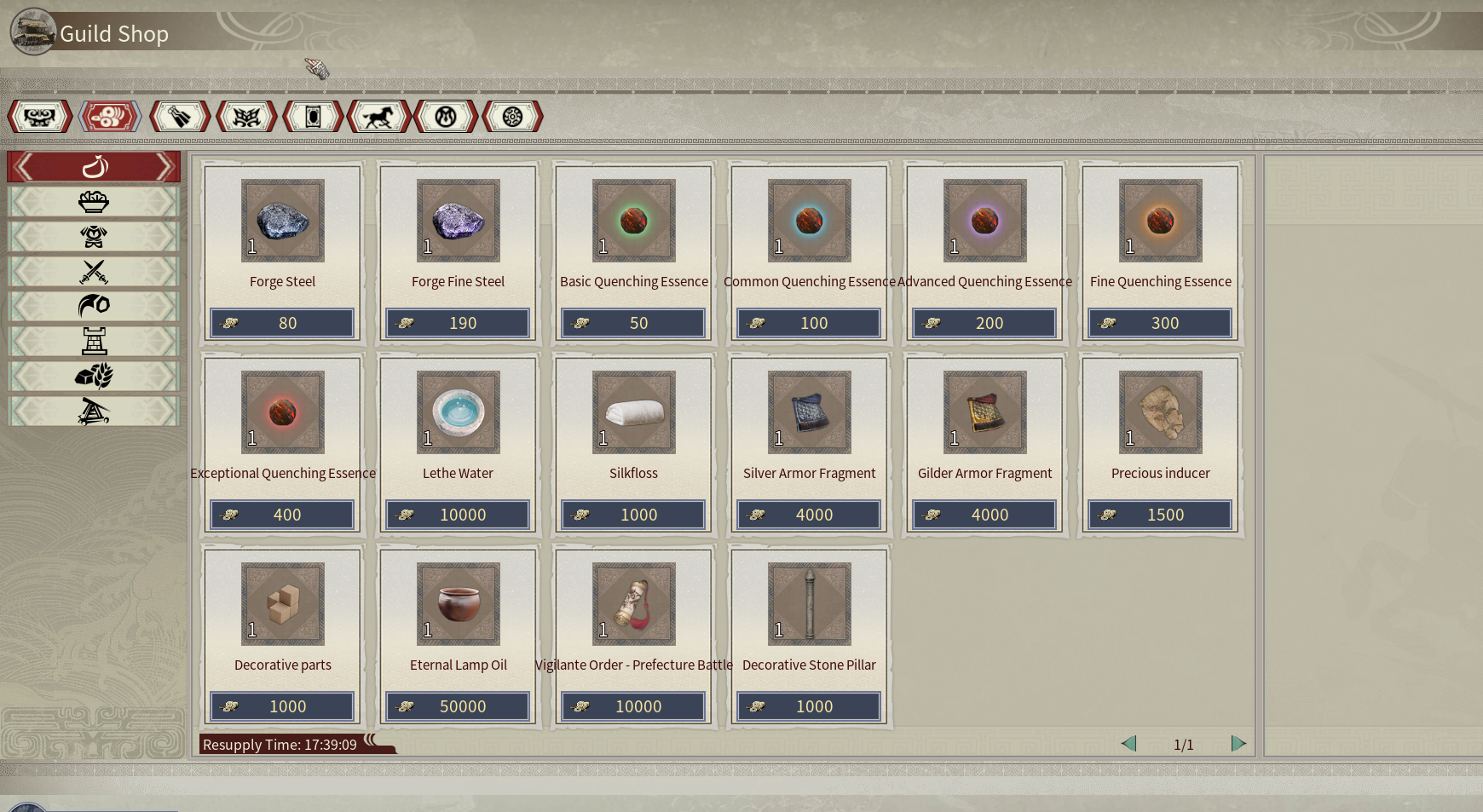Select the Vigilante Order scroll item
Screen dimensions: 1483x812
pyautogui.click(x=633, y=604)
